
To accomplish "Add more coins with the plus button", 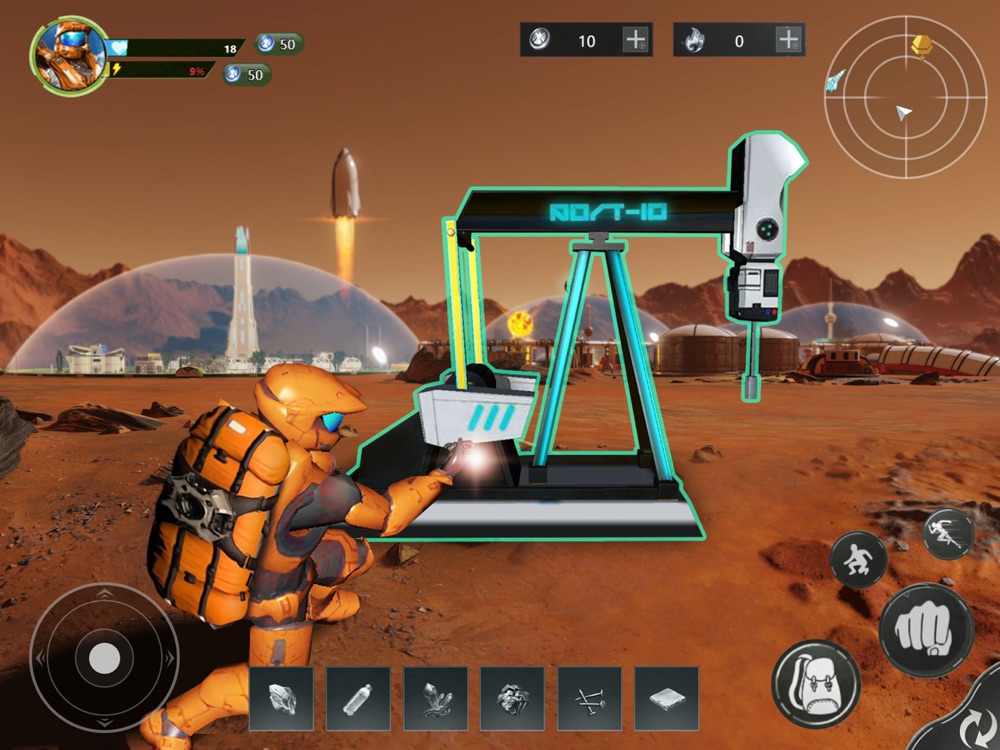I will pyautogui.click(x=636, y=40).
